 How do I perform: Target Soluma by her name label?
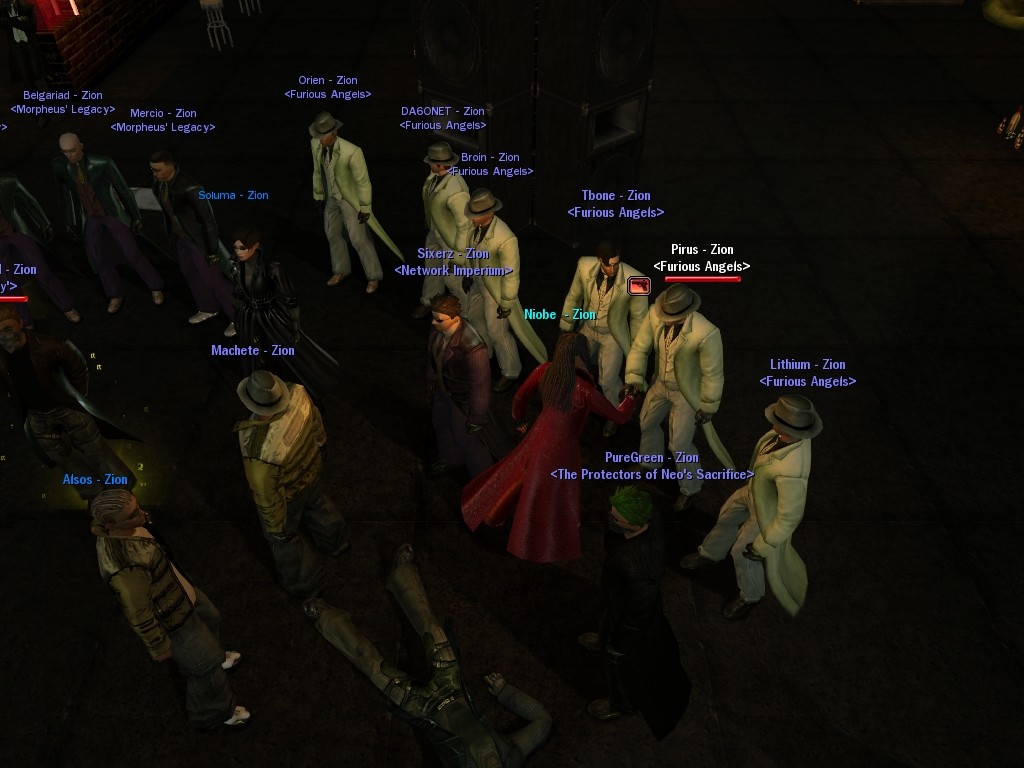point(233,196)
